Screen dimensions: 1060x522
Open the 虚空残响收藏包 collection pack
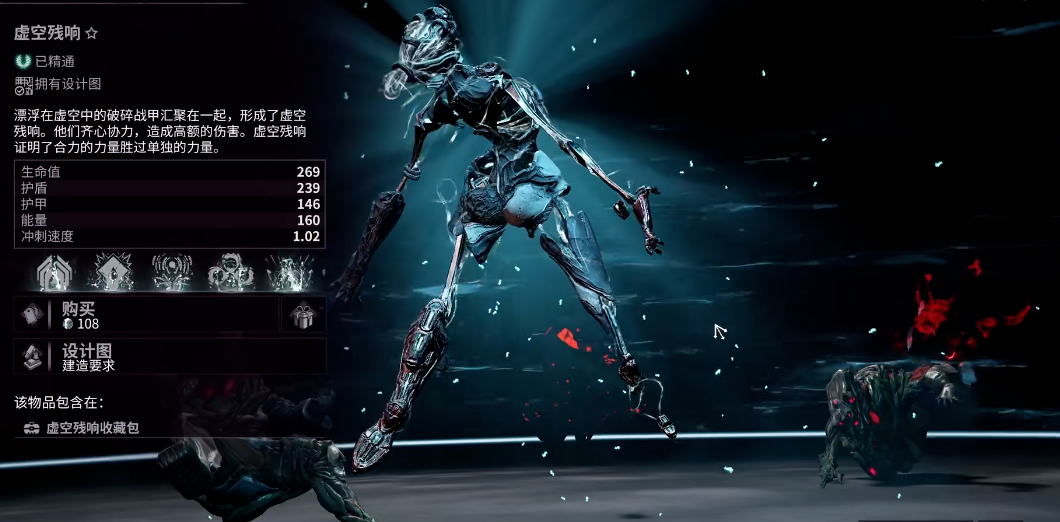pos(92,427)
